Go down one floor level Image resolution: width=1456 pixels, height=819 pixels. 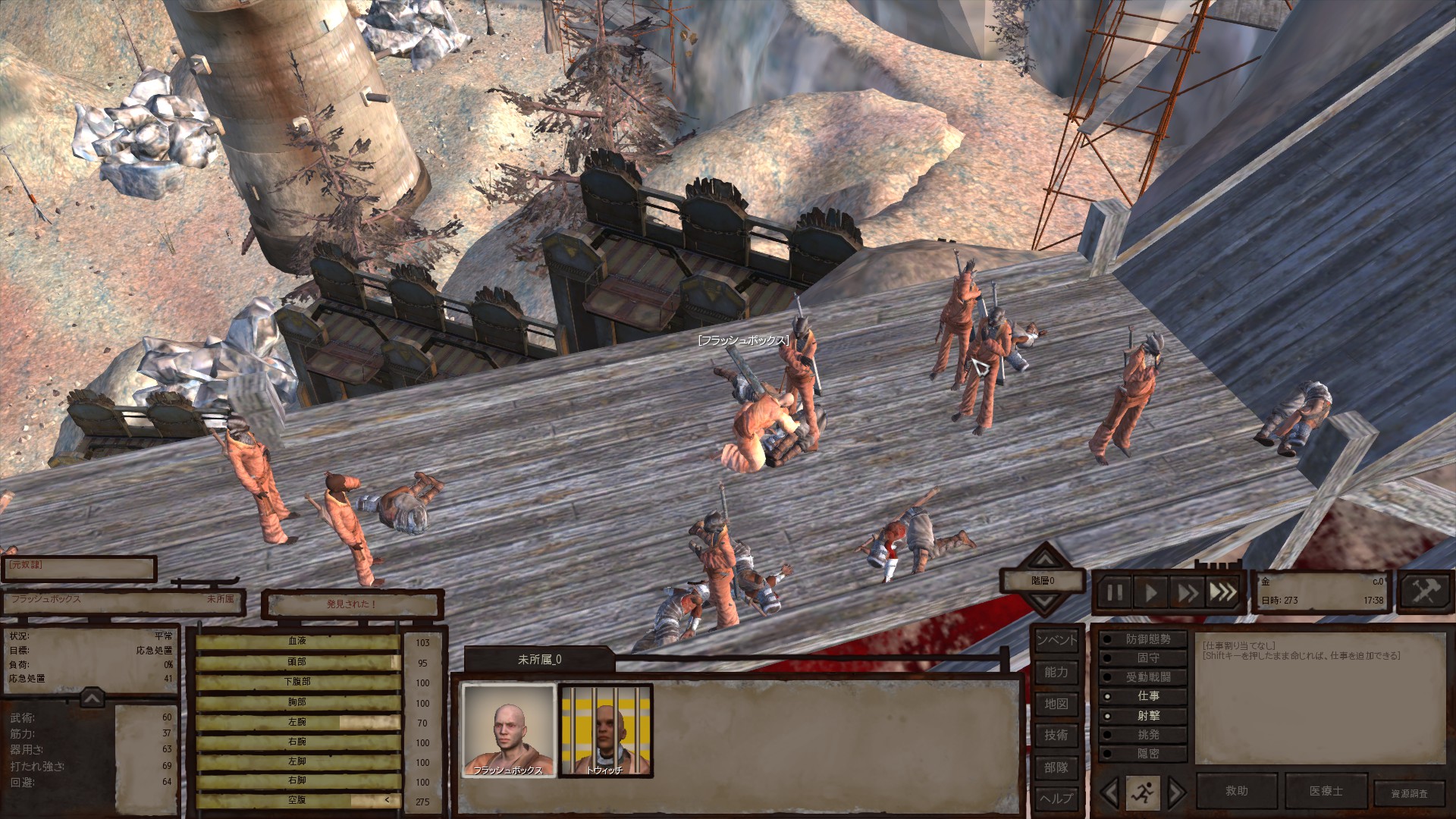[1045, 604]
